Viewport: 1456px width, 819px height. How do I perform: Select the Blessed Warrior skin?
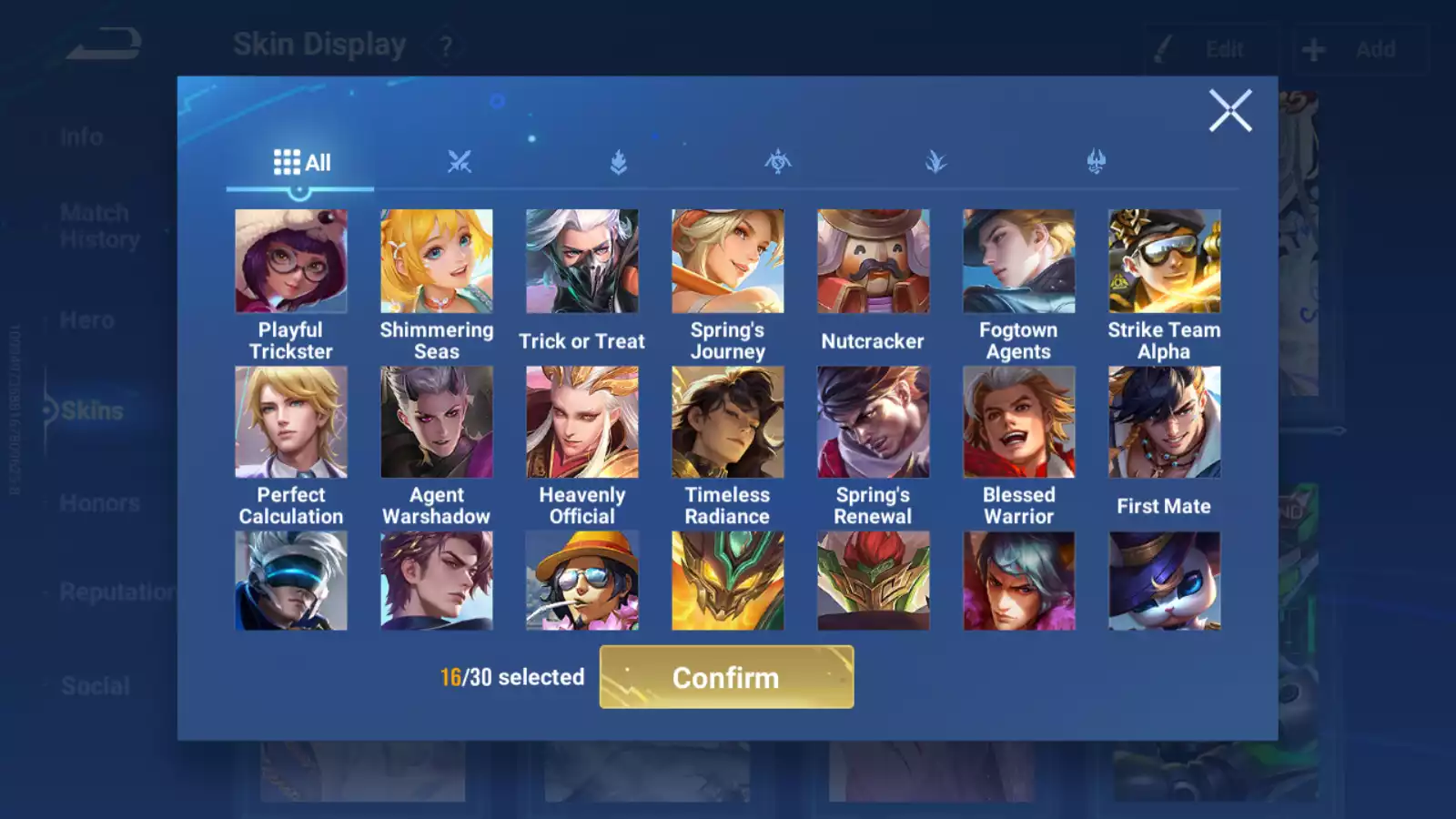click(x=1018, y=422)
